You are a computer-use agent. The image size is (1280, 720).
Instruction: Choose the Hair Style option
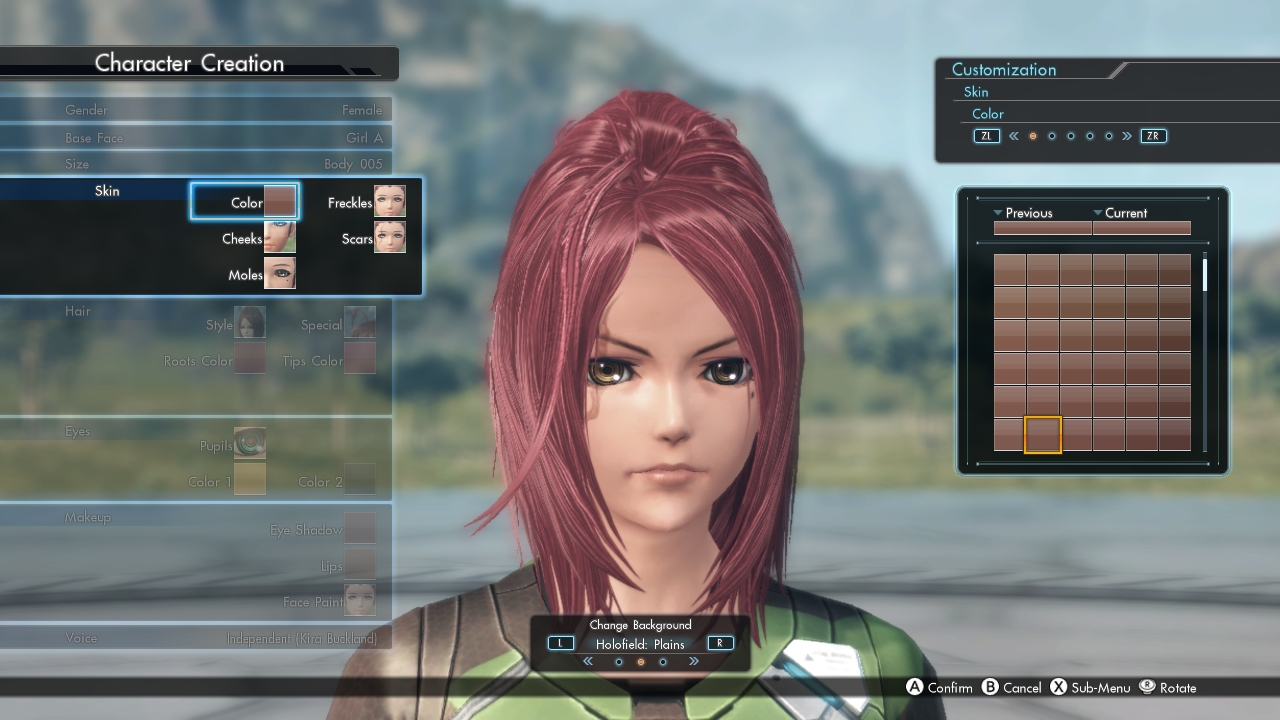tap(249, 323)
